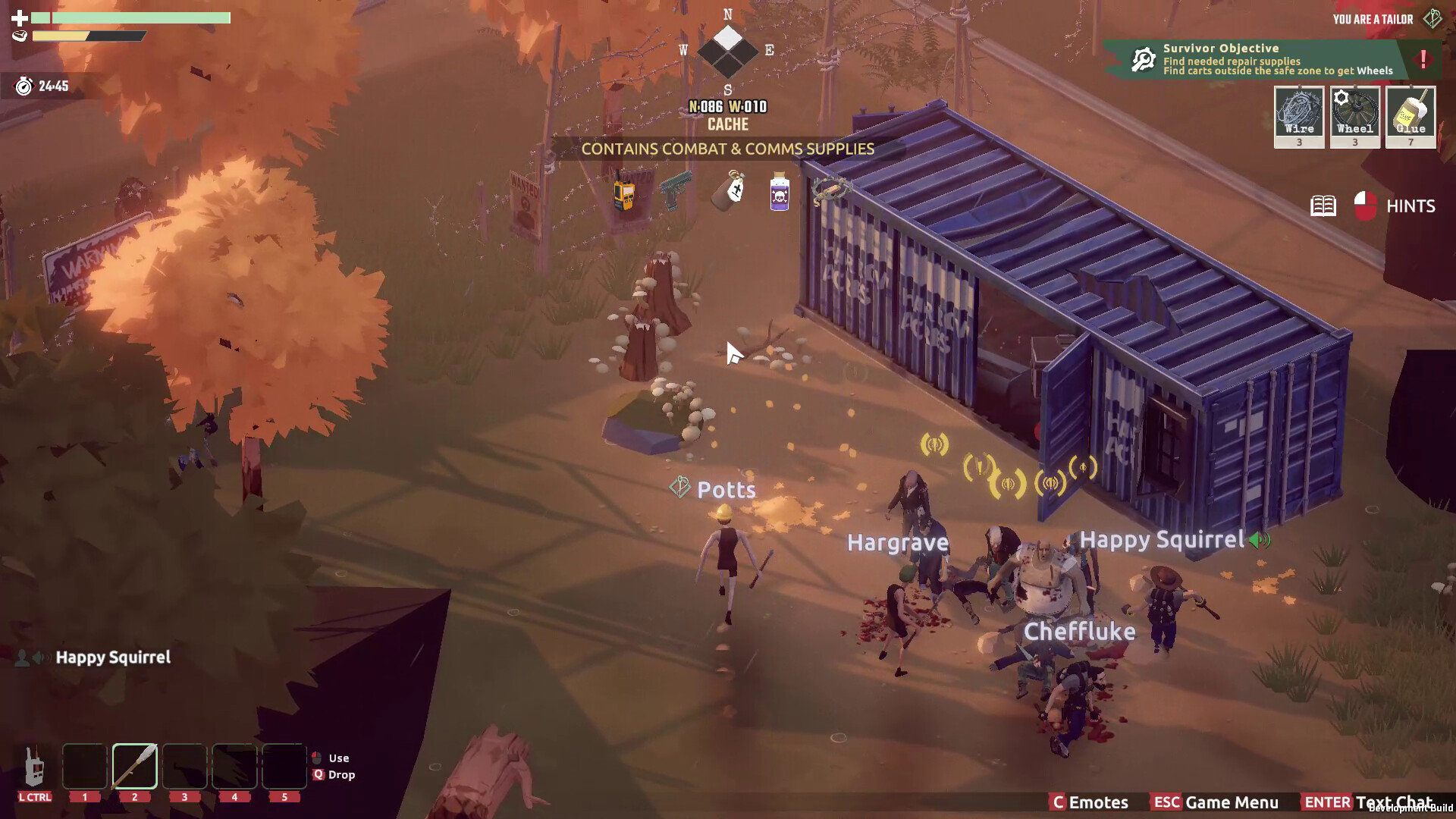Open the hints book icon

[x=1323, y=206]
